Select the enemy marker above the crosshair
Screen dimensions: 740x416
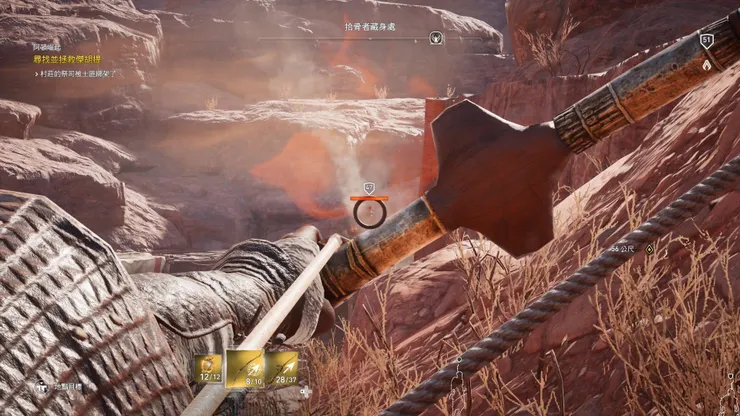[x=369, y=187]
